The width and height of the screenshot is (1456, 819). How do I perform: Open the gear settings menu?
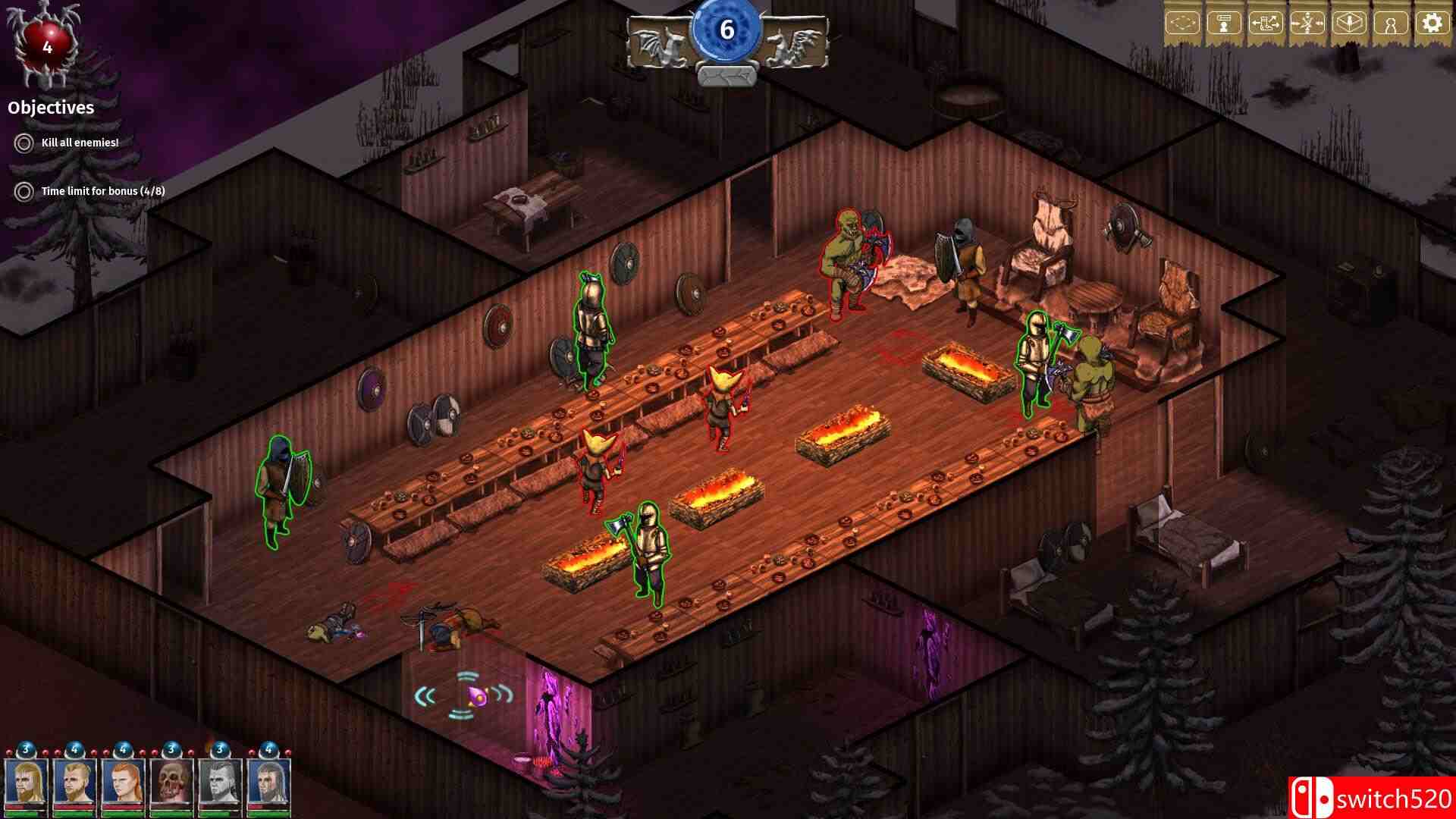[x=1432, y=24]
